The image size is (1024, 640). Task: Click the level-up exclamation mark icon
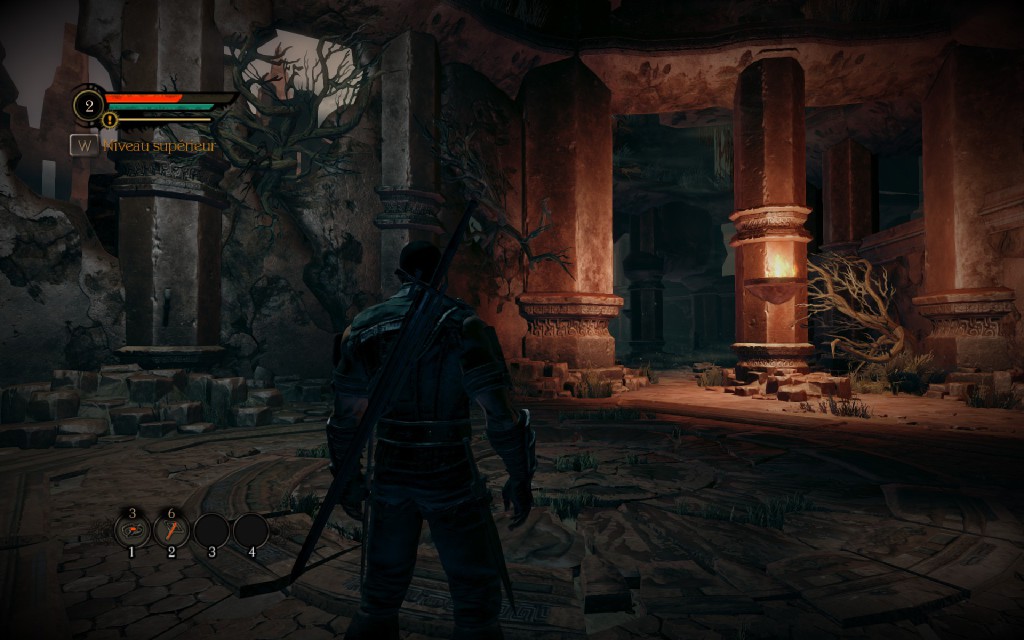coord(110,120)
